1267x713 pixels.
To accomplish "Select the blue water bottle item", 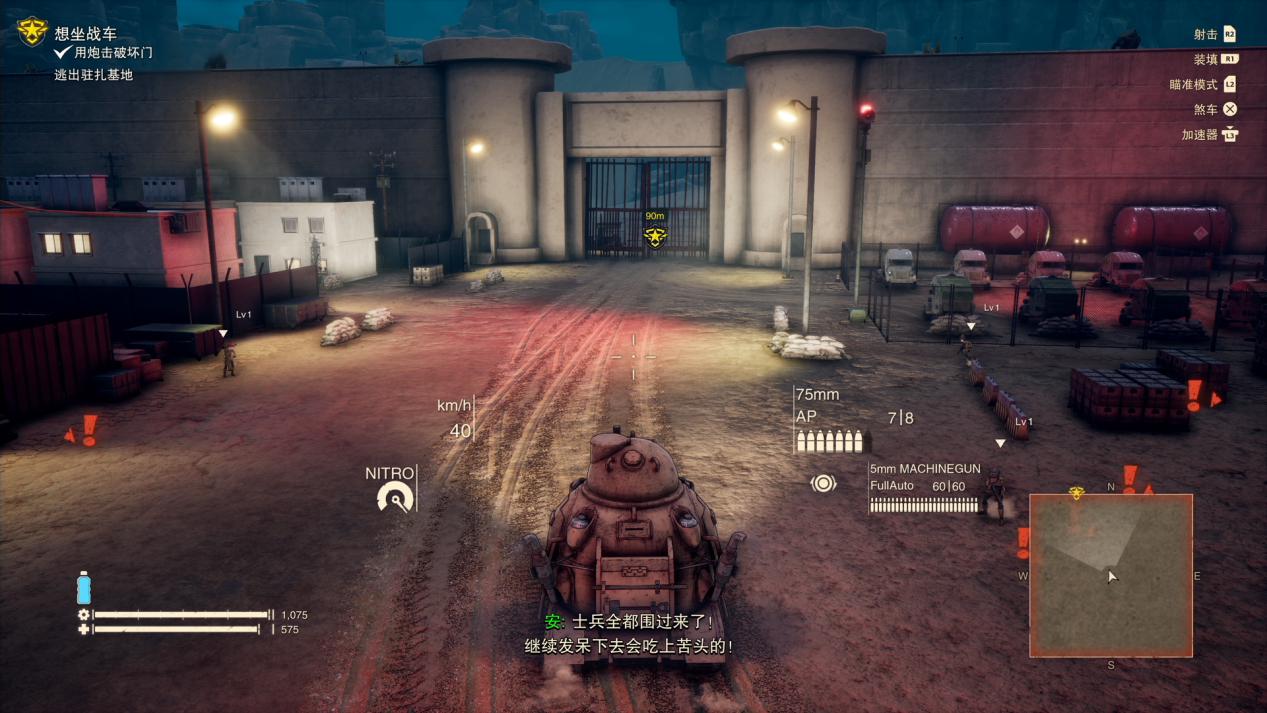I will (x=84, y=588).
